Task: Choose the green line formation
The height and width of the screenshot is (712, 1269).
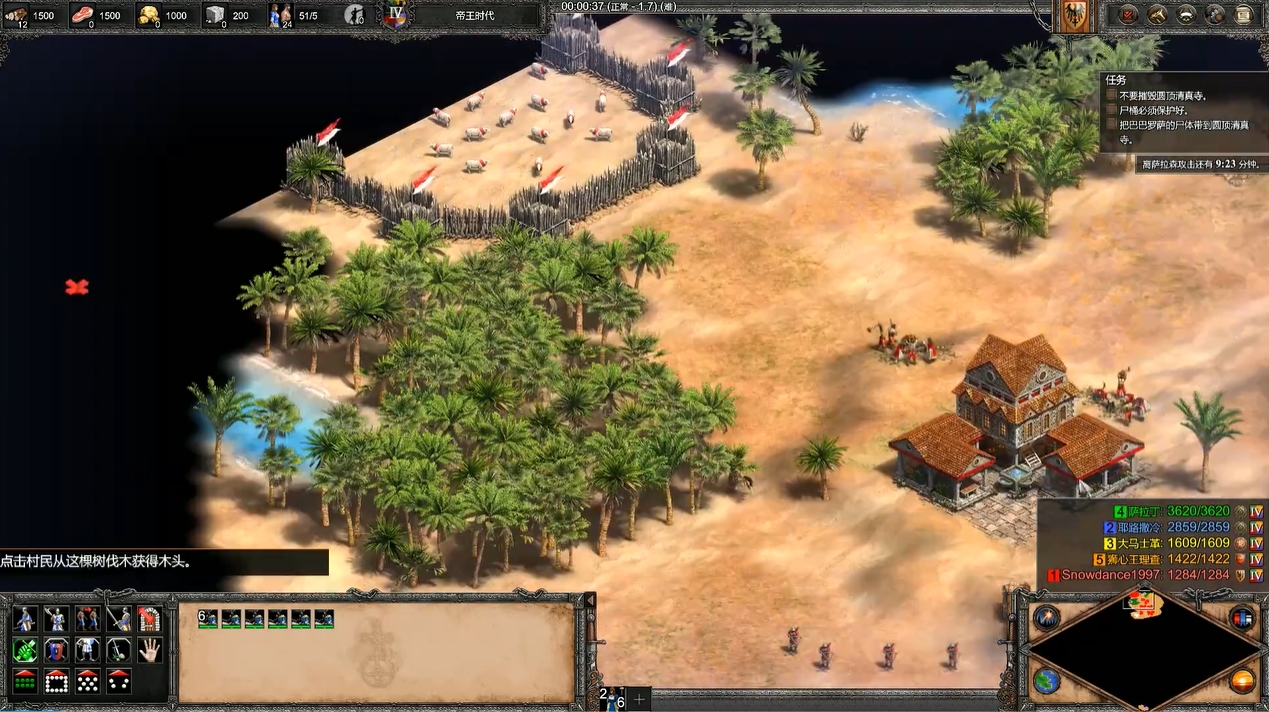Action: click(25, 681)
